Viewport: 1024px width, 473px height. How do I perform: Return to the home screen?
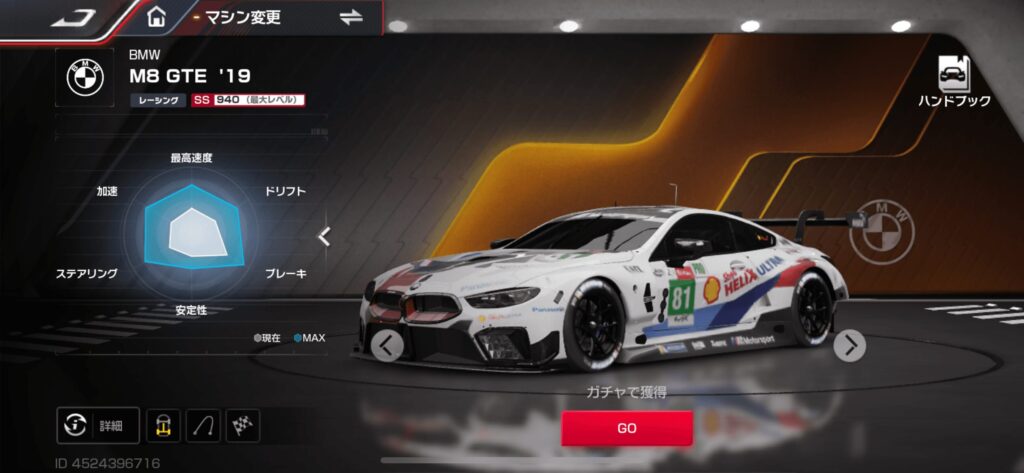point(155,17)
